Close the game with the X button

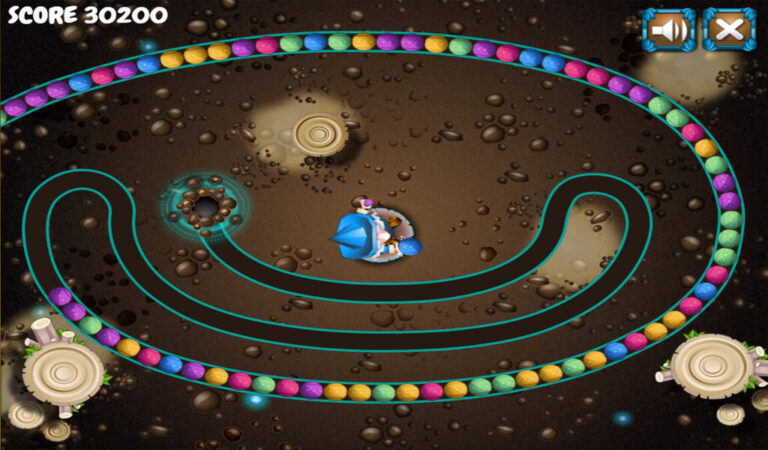tap(729, 30)
